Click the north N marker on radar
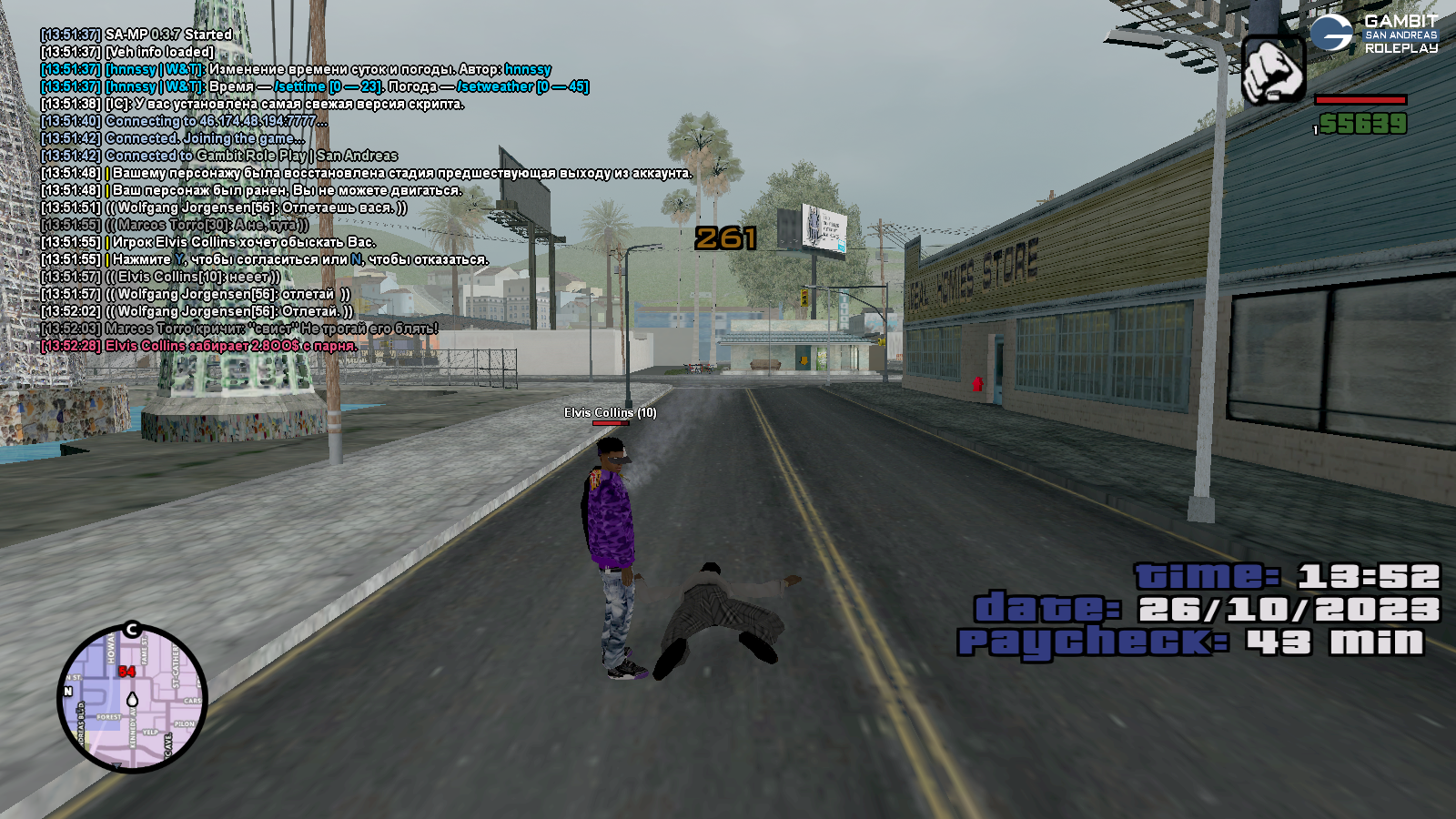Viewport: 1456px width, 819px height. 67,692
